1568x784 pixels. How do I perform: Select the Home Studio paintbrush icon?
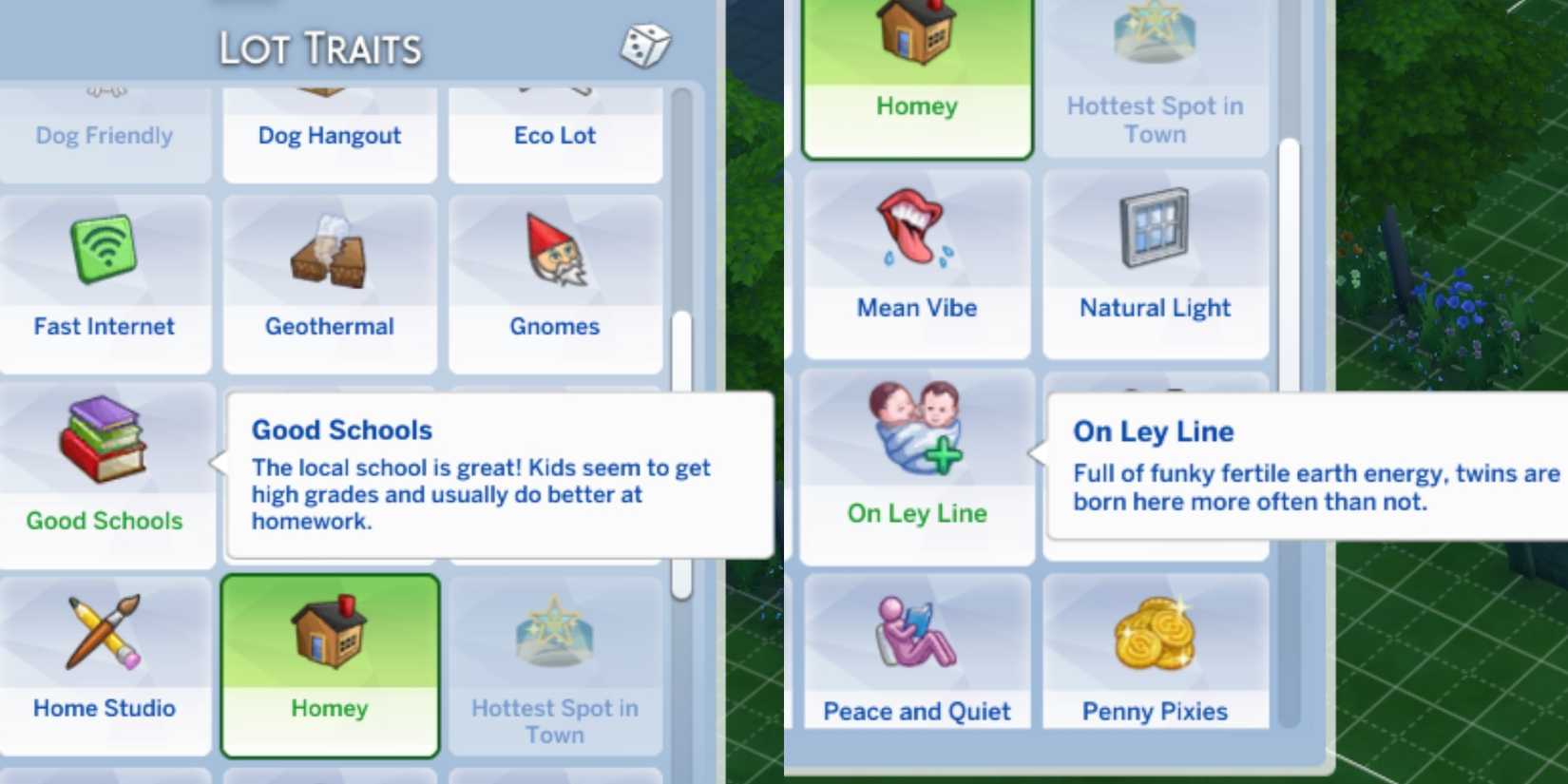coord(103,632)
